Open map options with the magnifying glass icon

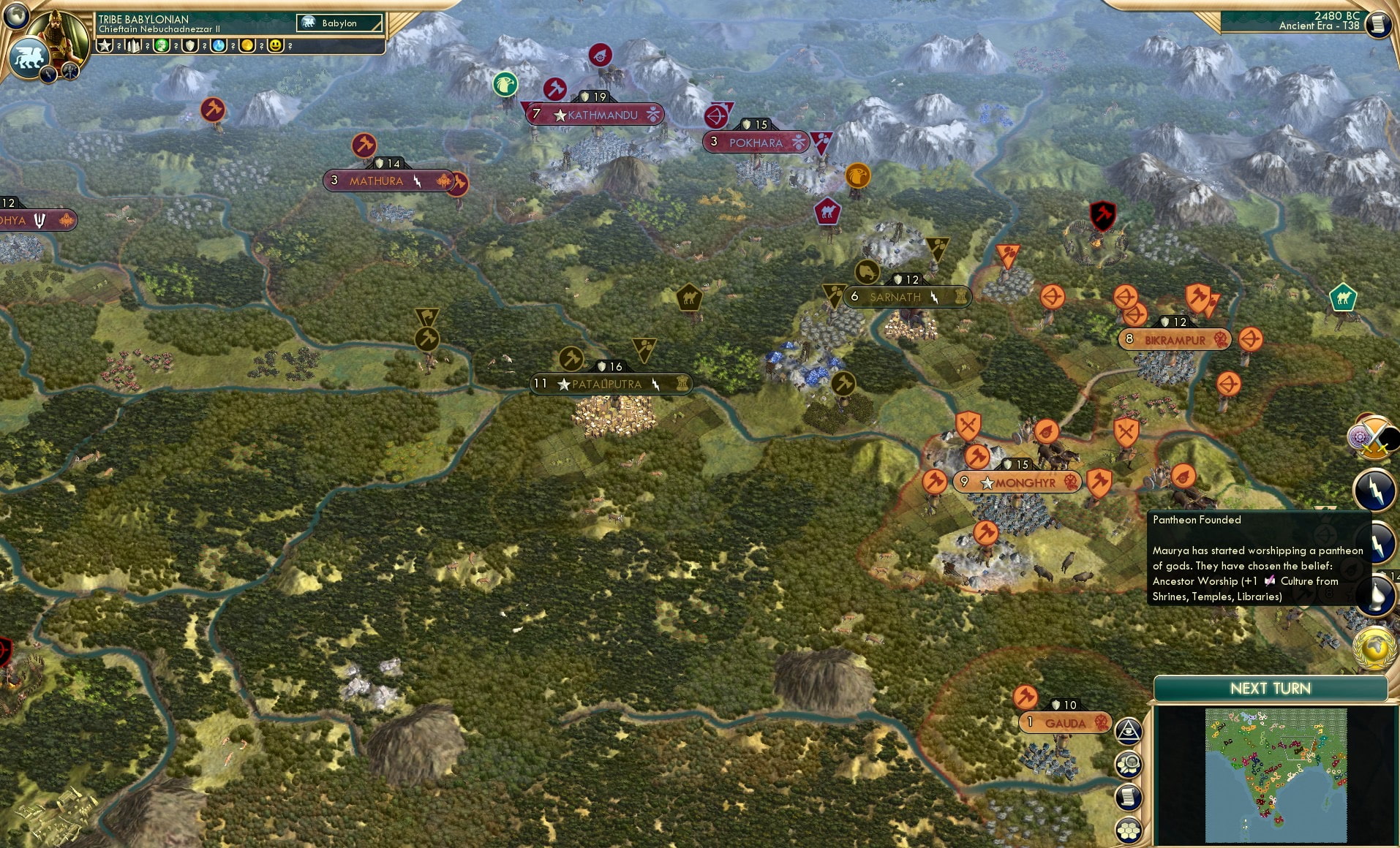pyautogui.click(x=1129, y=764)
